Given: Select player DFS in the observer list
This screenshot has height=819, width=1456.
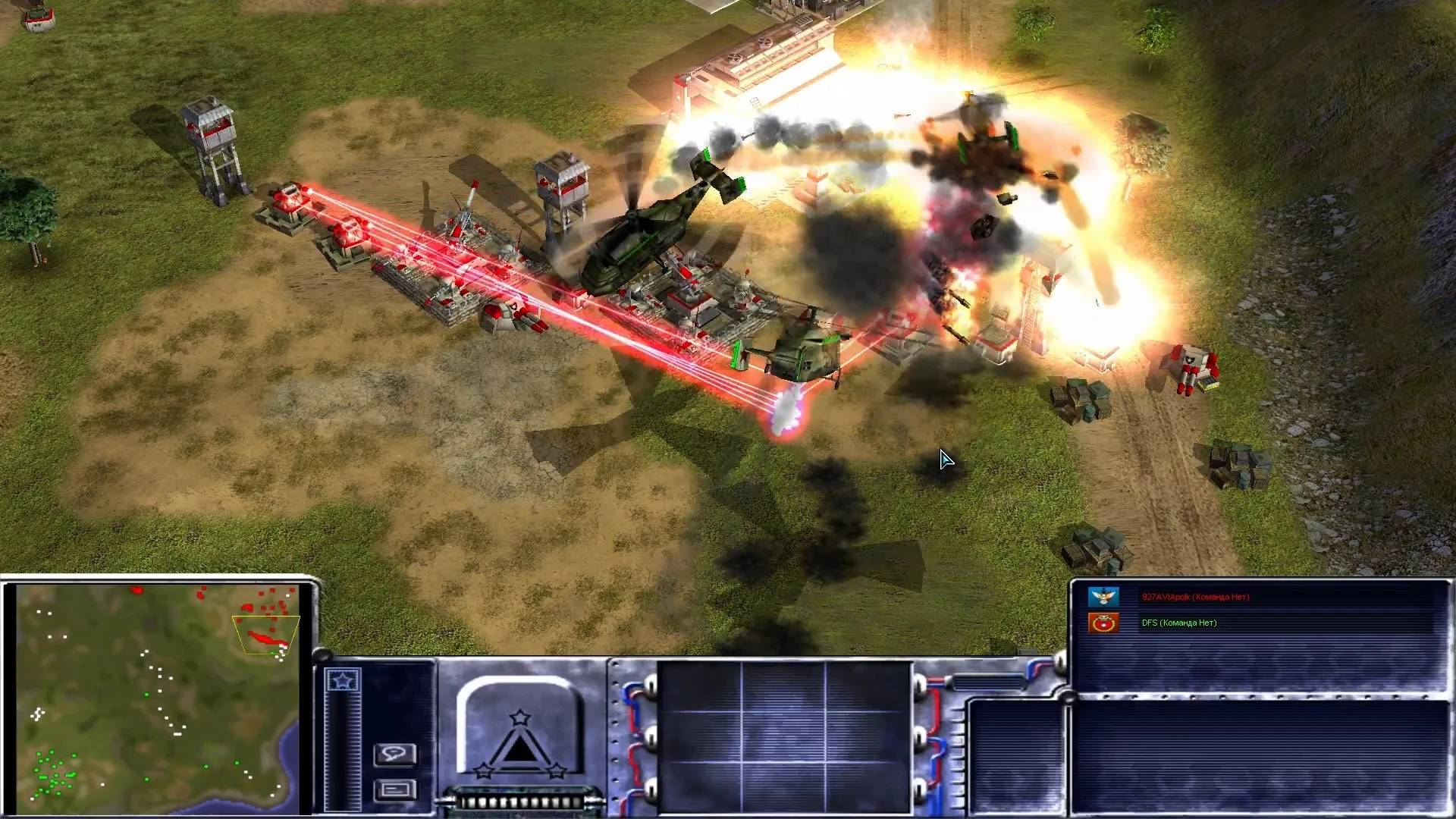Looking at the screenshot, I should 1178,623.
